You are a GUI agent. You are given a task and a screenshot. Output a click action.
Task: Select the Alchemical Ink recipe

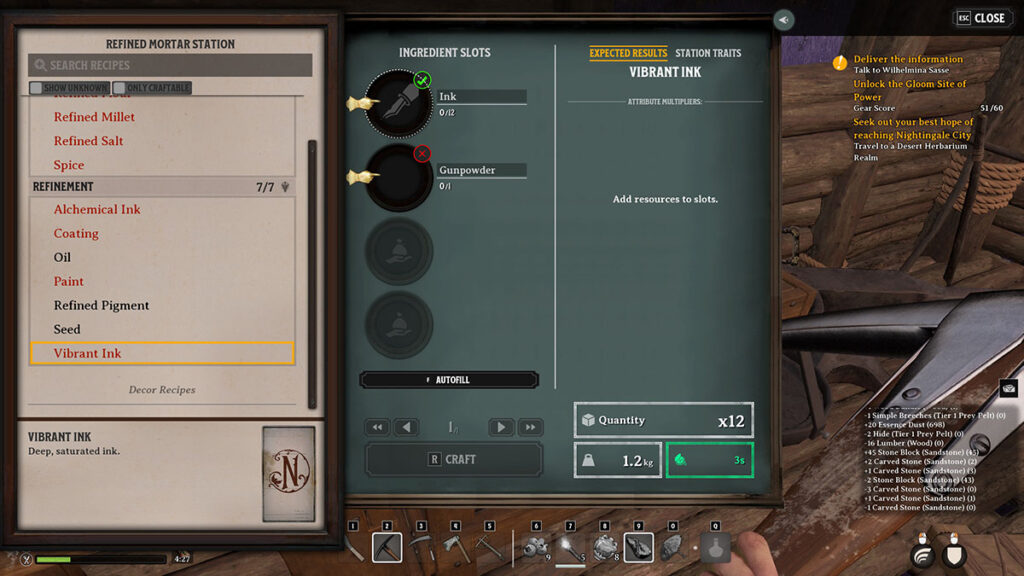pos(97,209)
